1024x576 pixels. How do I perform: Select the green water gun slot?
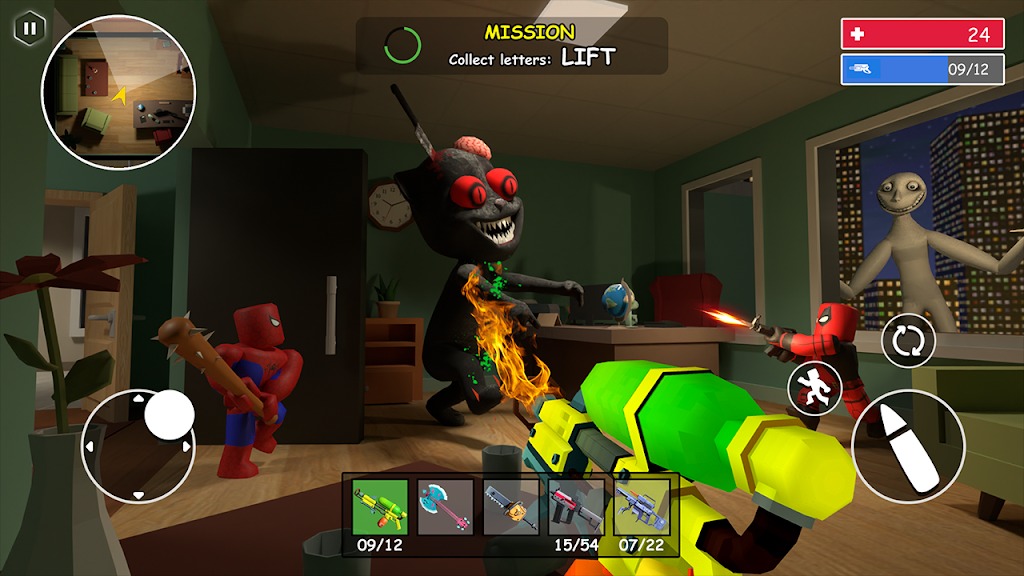pyautogui.click(x=380, y=507)
